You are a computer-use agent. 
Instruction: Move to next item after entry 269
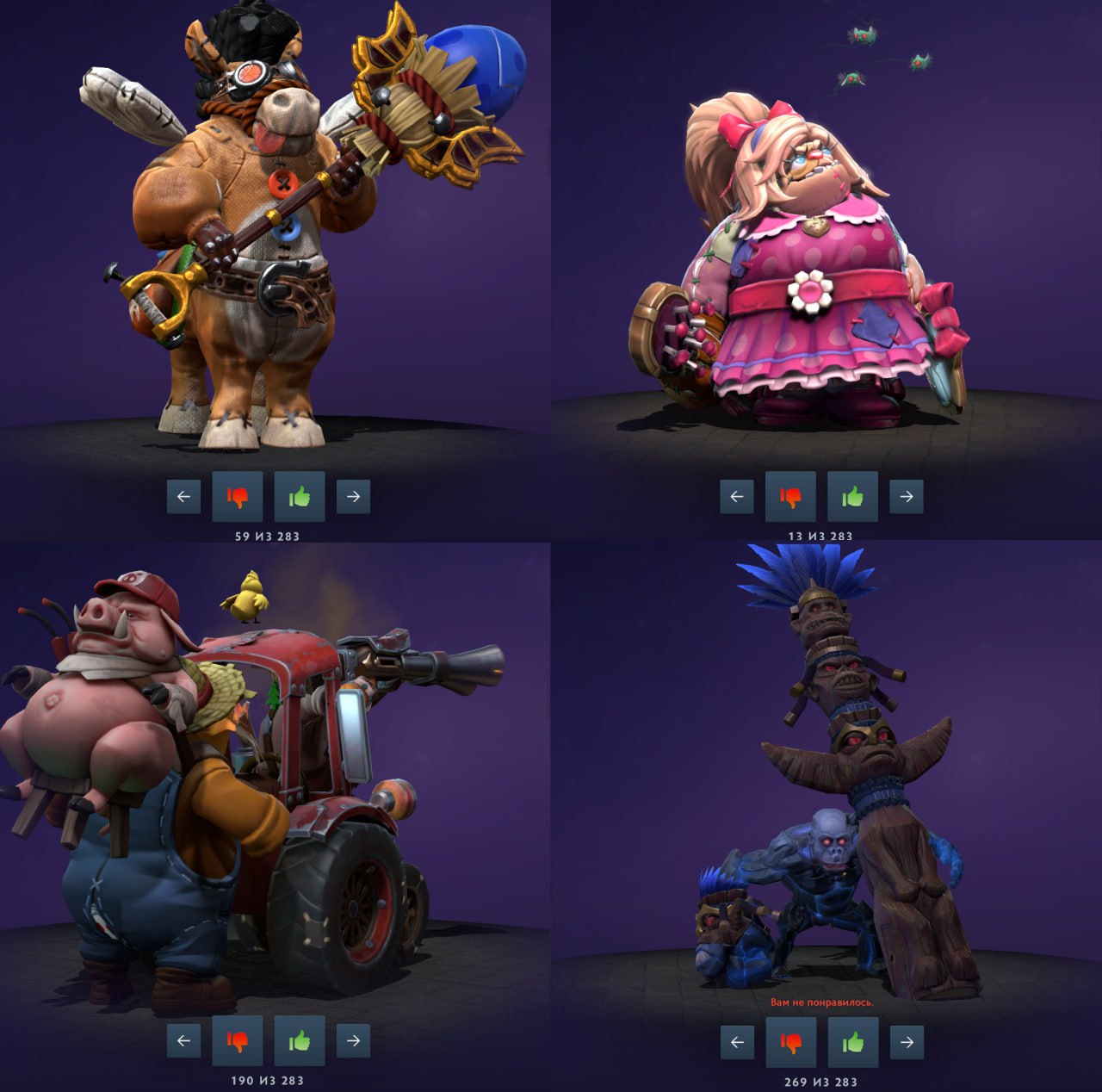[x=907, y=1042]
